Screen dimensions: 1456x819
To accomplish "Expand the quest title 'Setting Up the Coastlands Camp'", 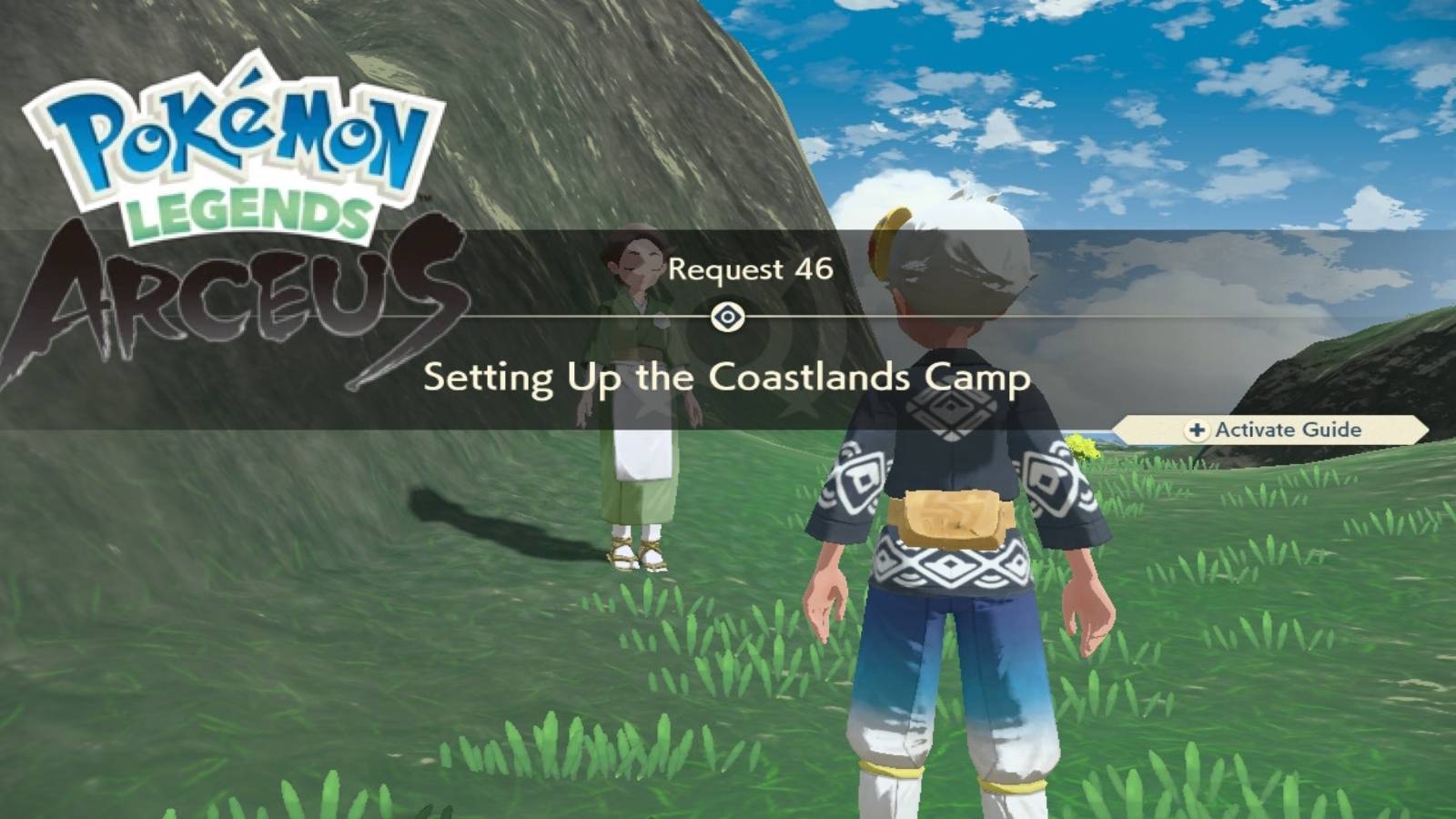I will [728, 374].
